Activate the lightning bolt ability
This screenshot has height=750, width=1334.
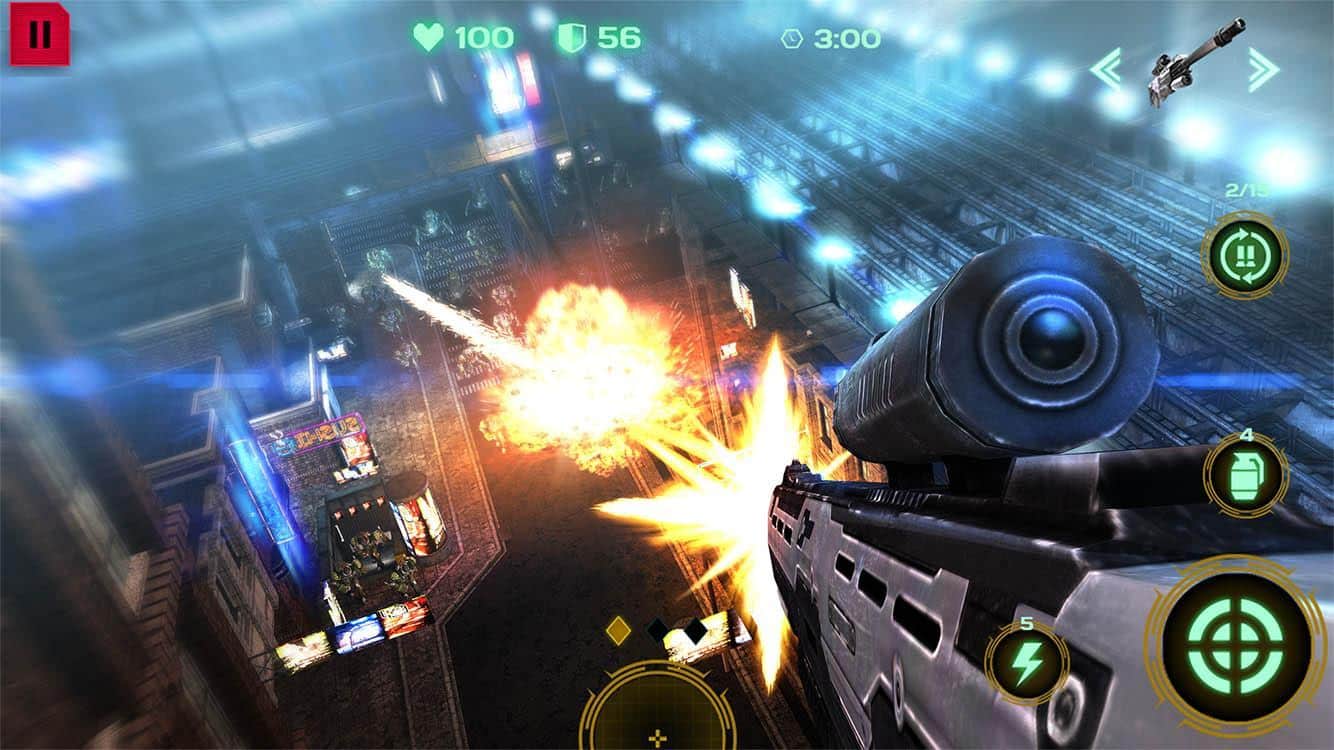1026,662
